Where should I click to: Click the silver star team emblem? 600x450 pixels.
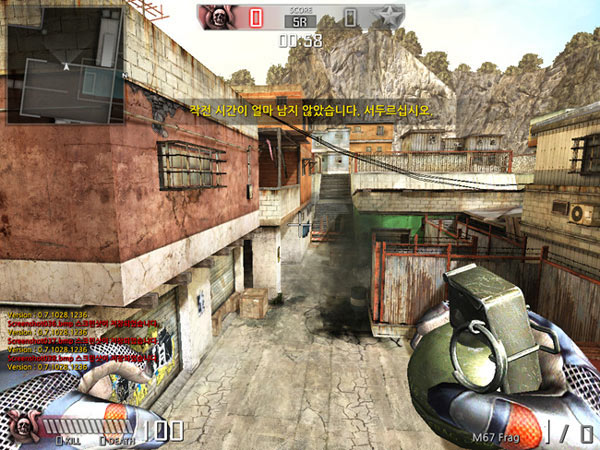coord(387,18)
